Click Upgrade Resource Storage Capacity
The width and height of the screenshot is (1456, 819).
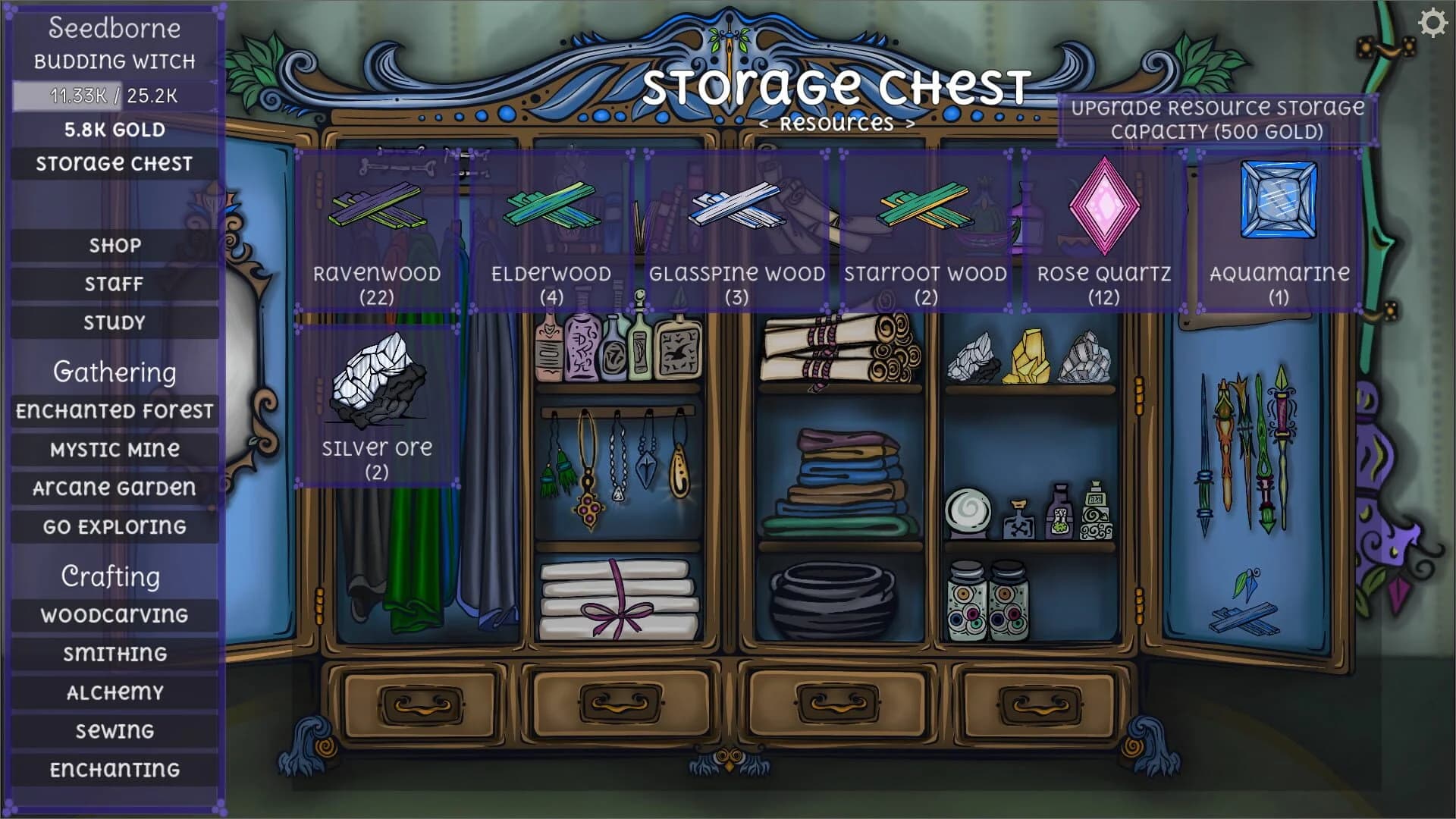click(x=1218, y=119)
